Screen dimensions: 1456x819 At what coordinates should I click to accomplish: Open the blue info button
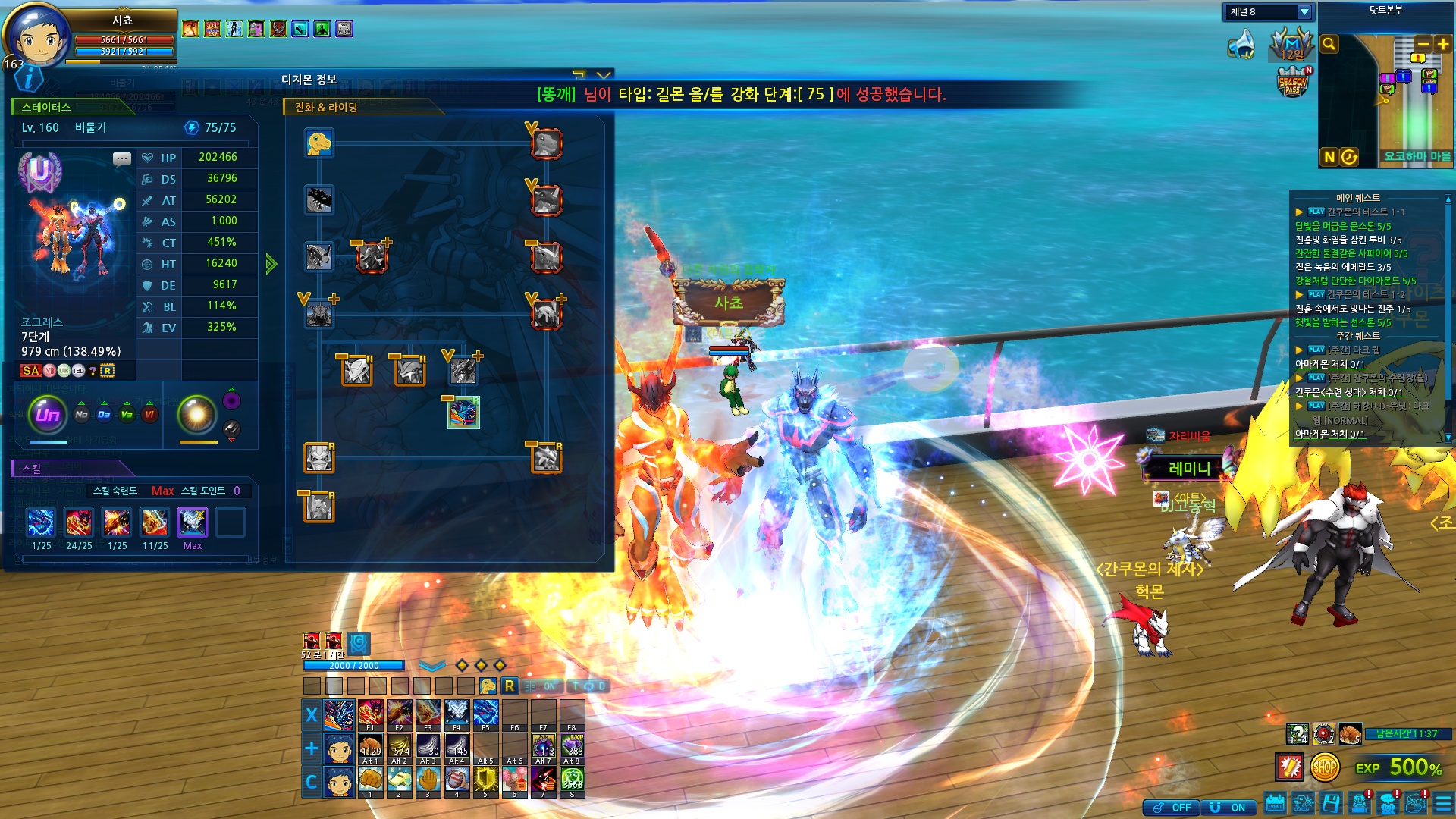[29, 78]
